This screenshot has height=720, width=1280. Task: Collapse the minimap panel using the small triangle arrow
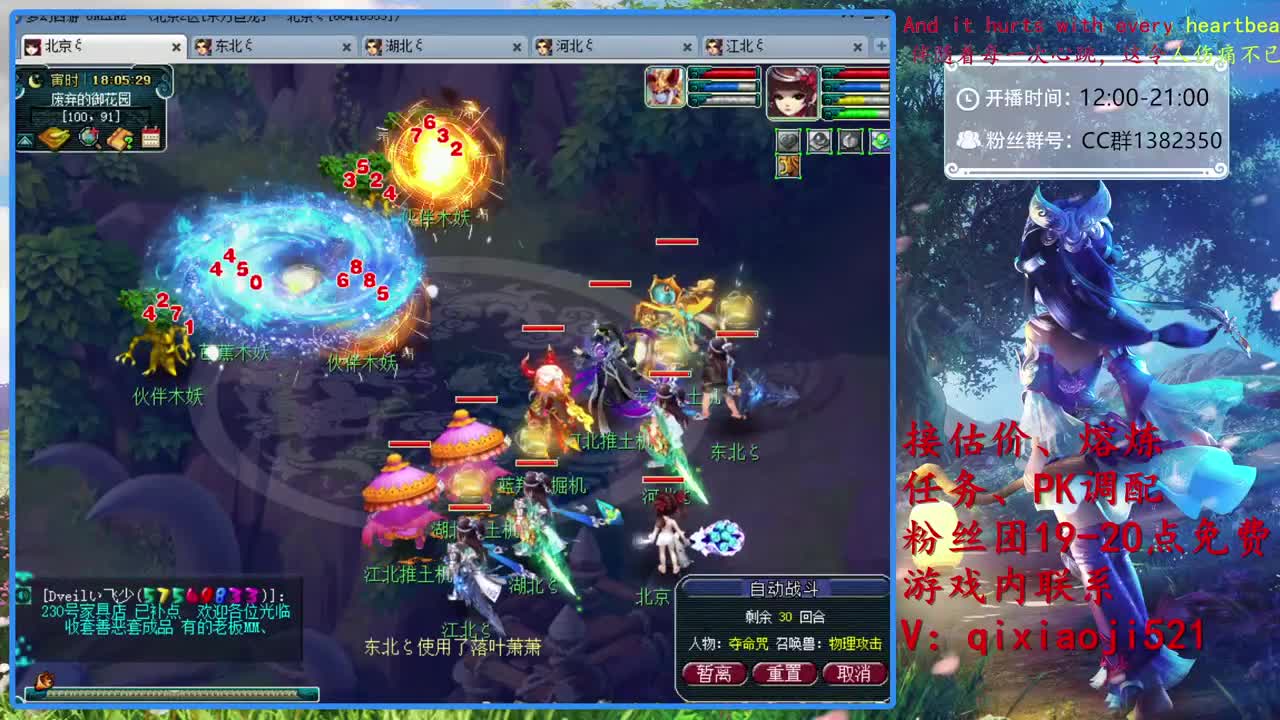(x=25, y=139)
